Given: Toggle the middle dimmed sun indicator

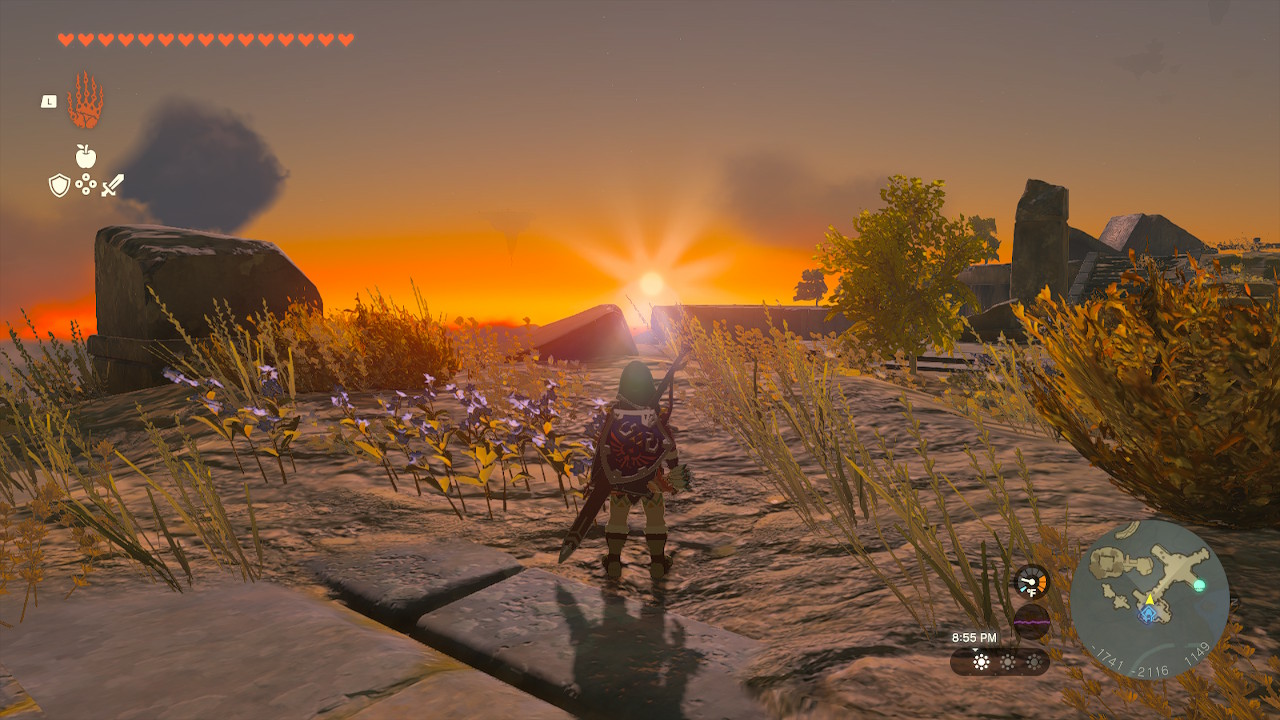Looking at the screenshot, I should click(1008, 662).
